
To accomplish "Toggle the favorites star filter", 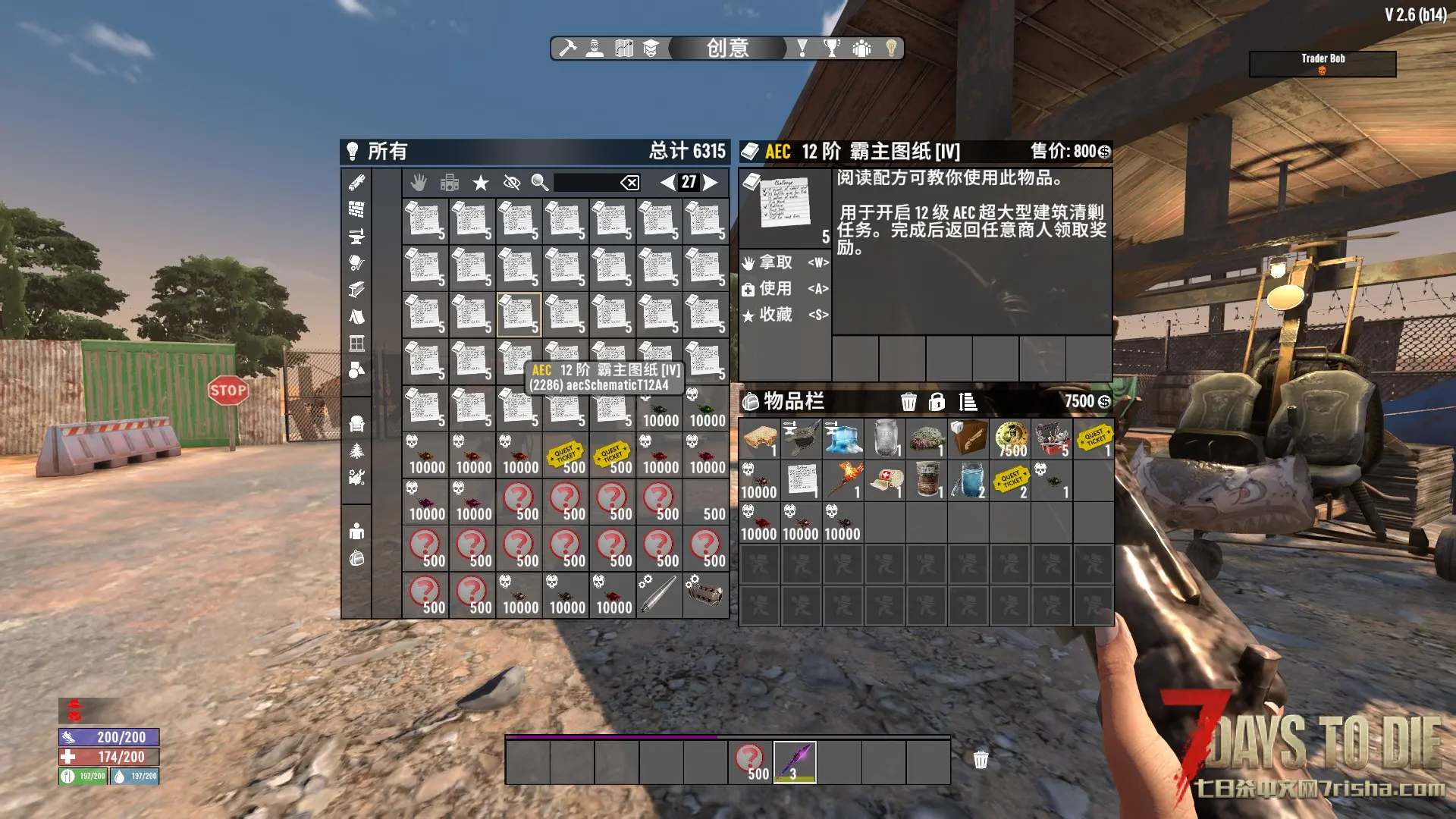I will click(481, 182).
